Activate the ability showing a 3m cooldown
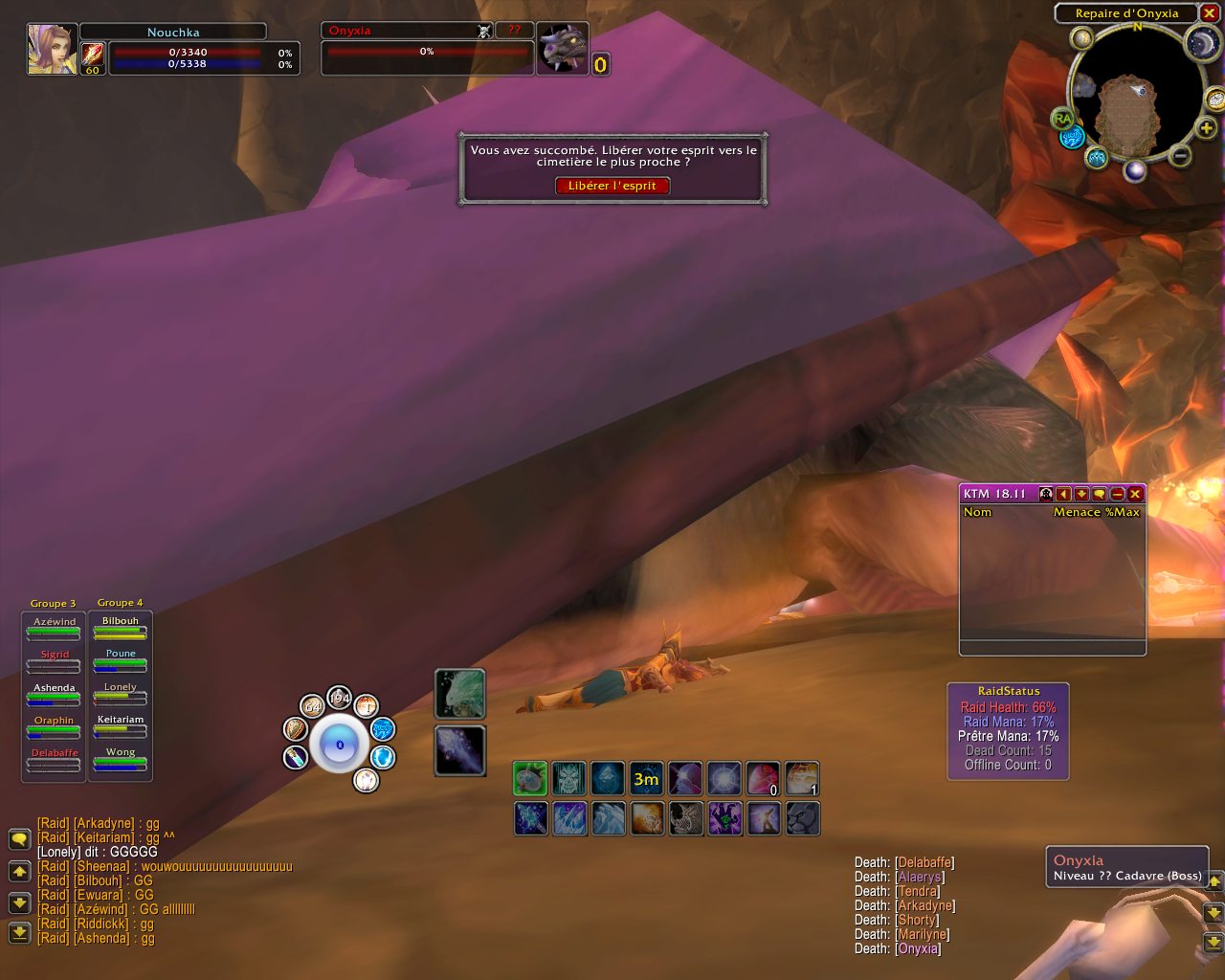The height and width of the screenshot is (980, 1225). (646, 779)
